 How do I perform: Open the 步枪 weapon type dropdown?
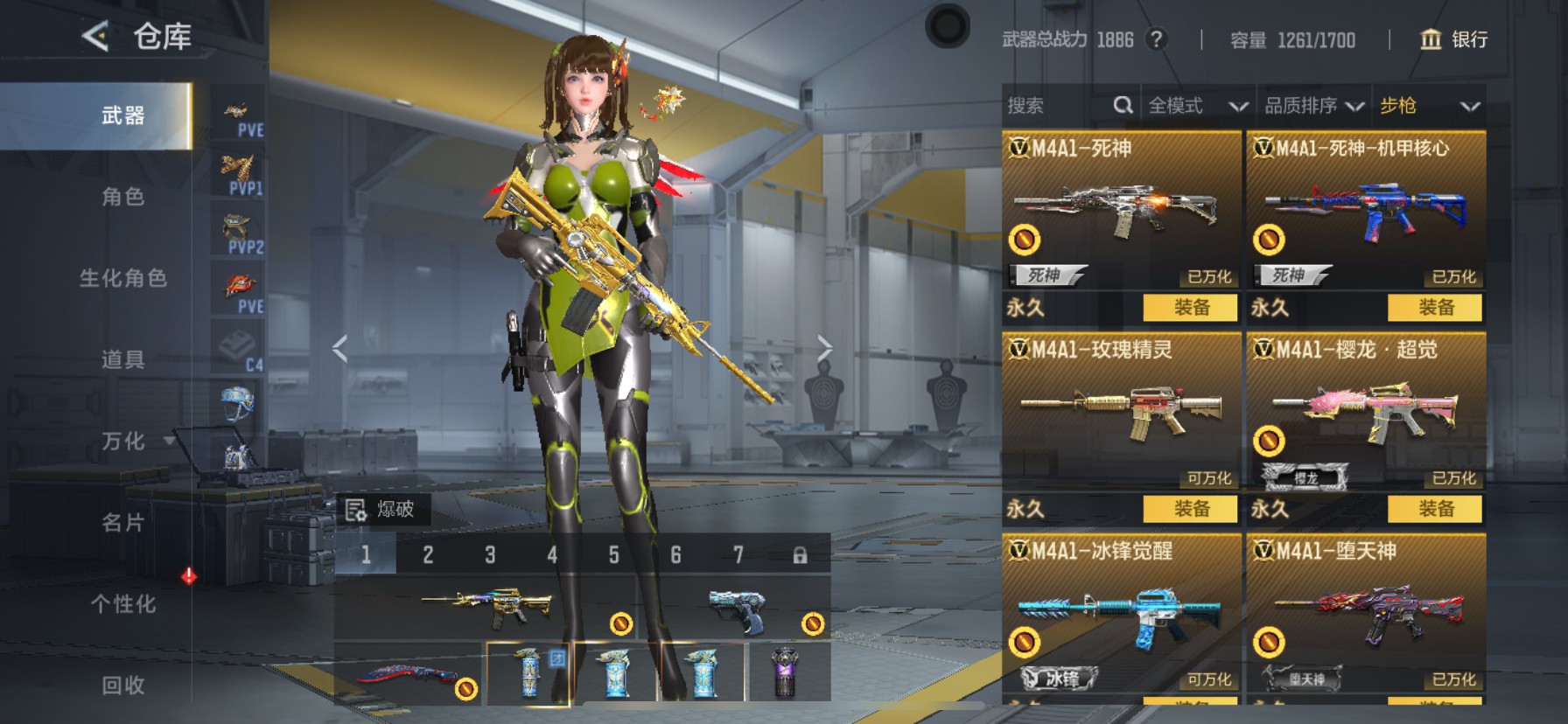click(1429, 106)
